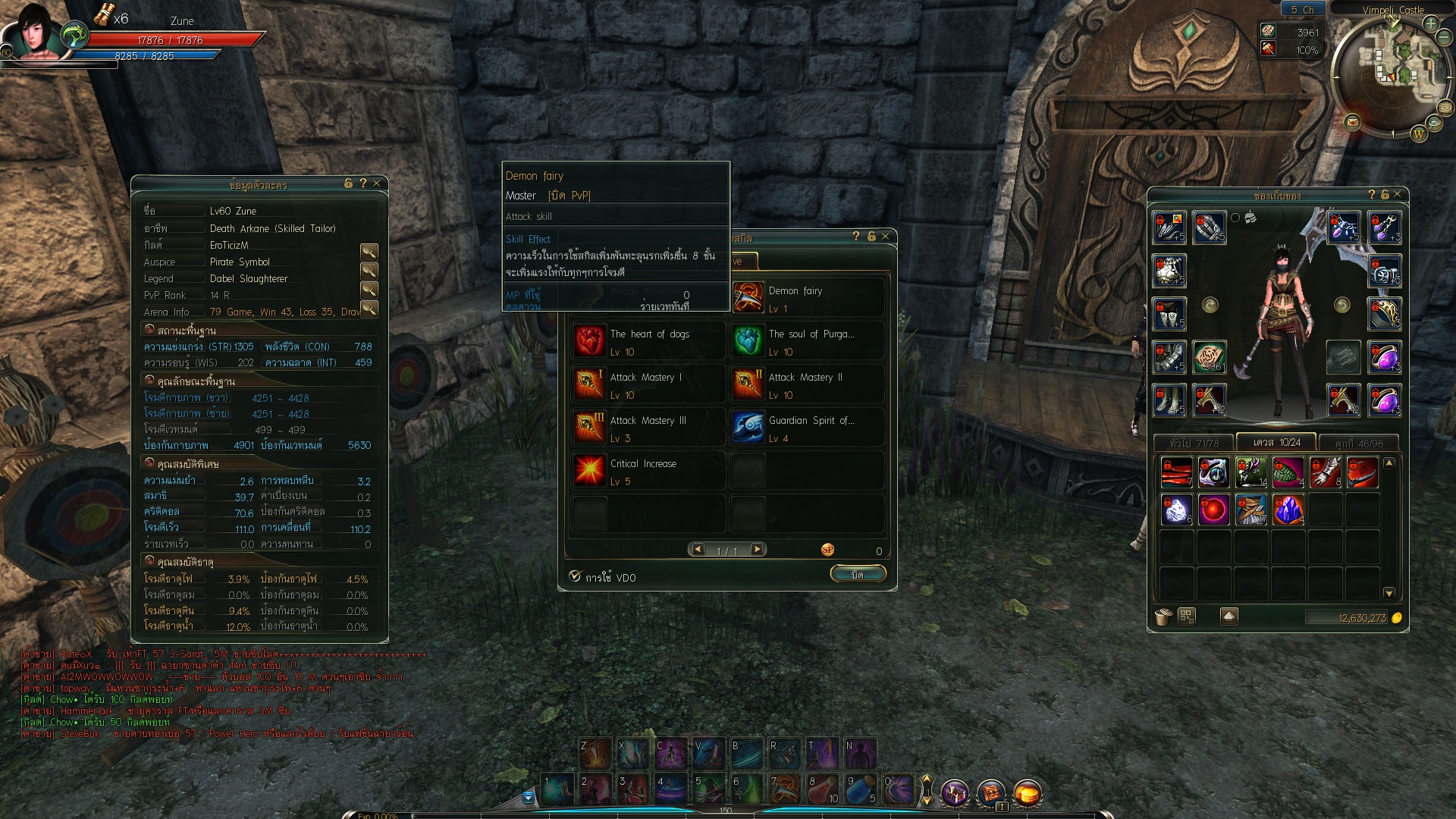Close the skill window
This screenshot has height=819, width=1456.
(885, 237)
